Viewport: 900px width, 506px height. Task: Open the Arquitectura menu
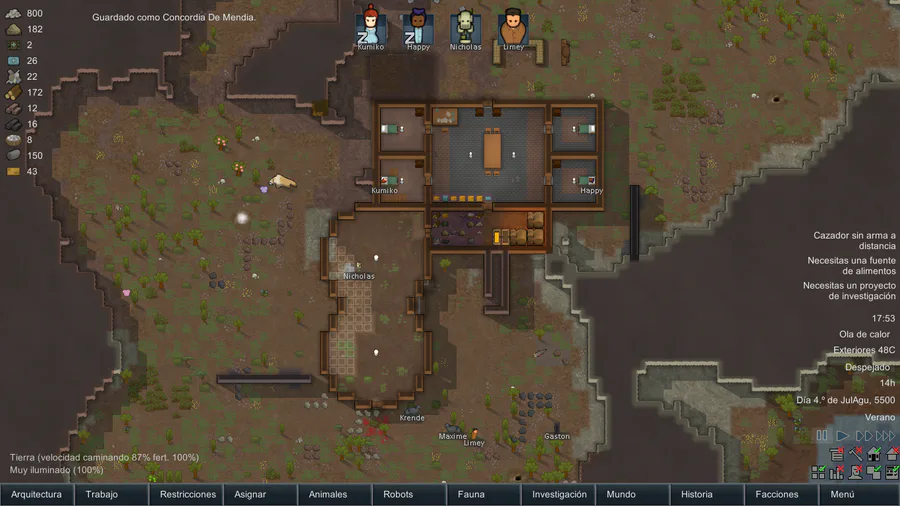(37, 494)
